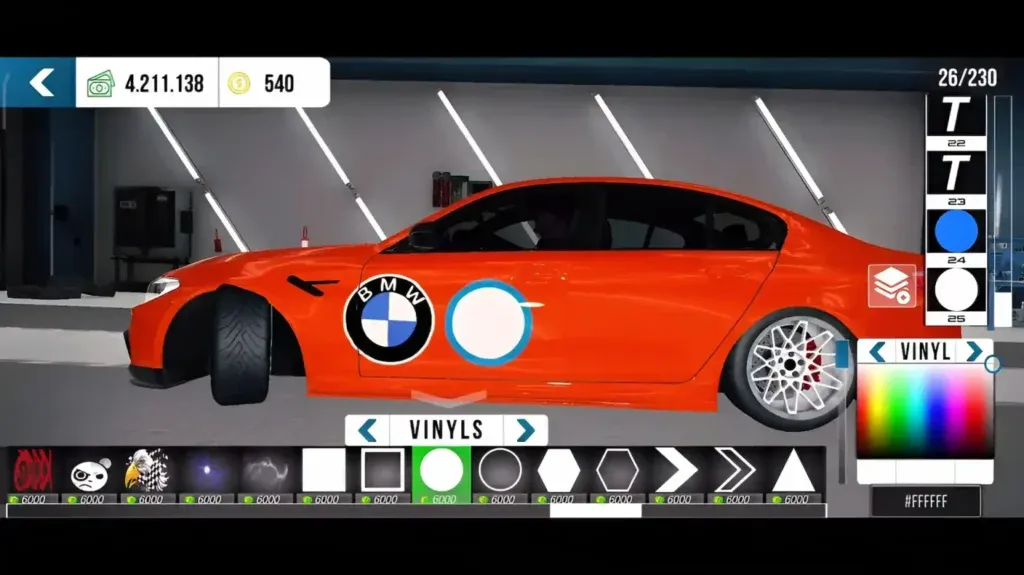
Task: Select the solid chevron arrow vinyl
Action: (x=676, y=470)
